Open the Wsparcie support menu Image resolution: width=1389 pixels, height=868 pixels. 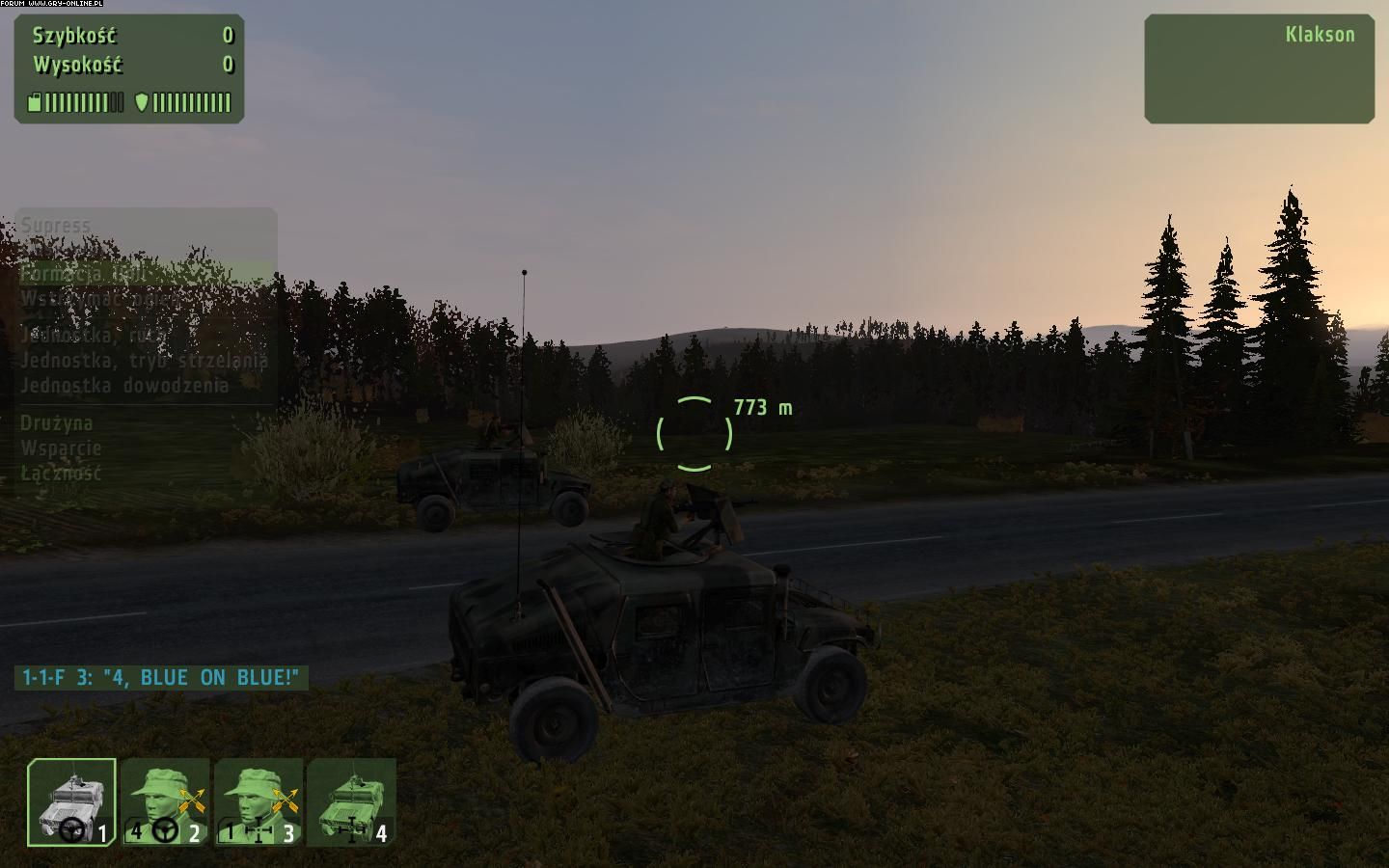[62, 448]
